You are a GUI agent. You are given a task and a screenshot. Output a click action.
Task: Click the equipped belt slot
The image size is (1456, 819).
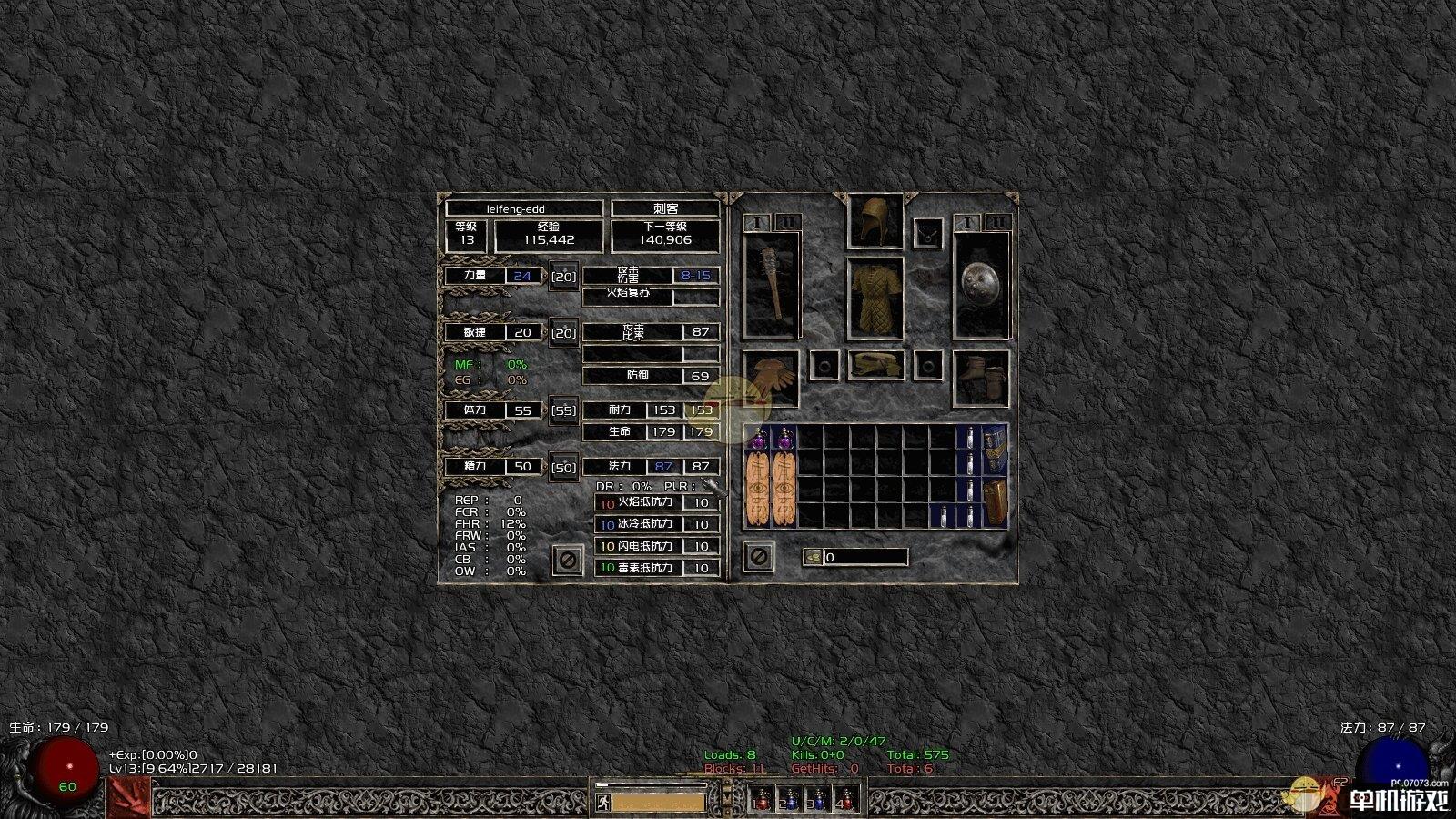875,365
